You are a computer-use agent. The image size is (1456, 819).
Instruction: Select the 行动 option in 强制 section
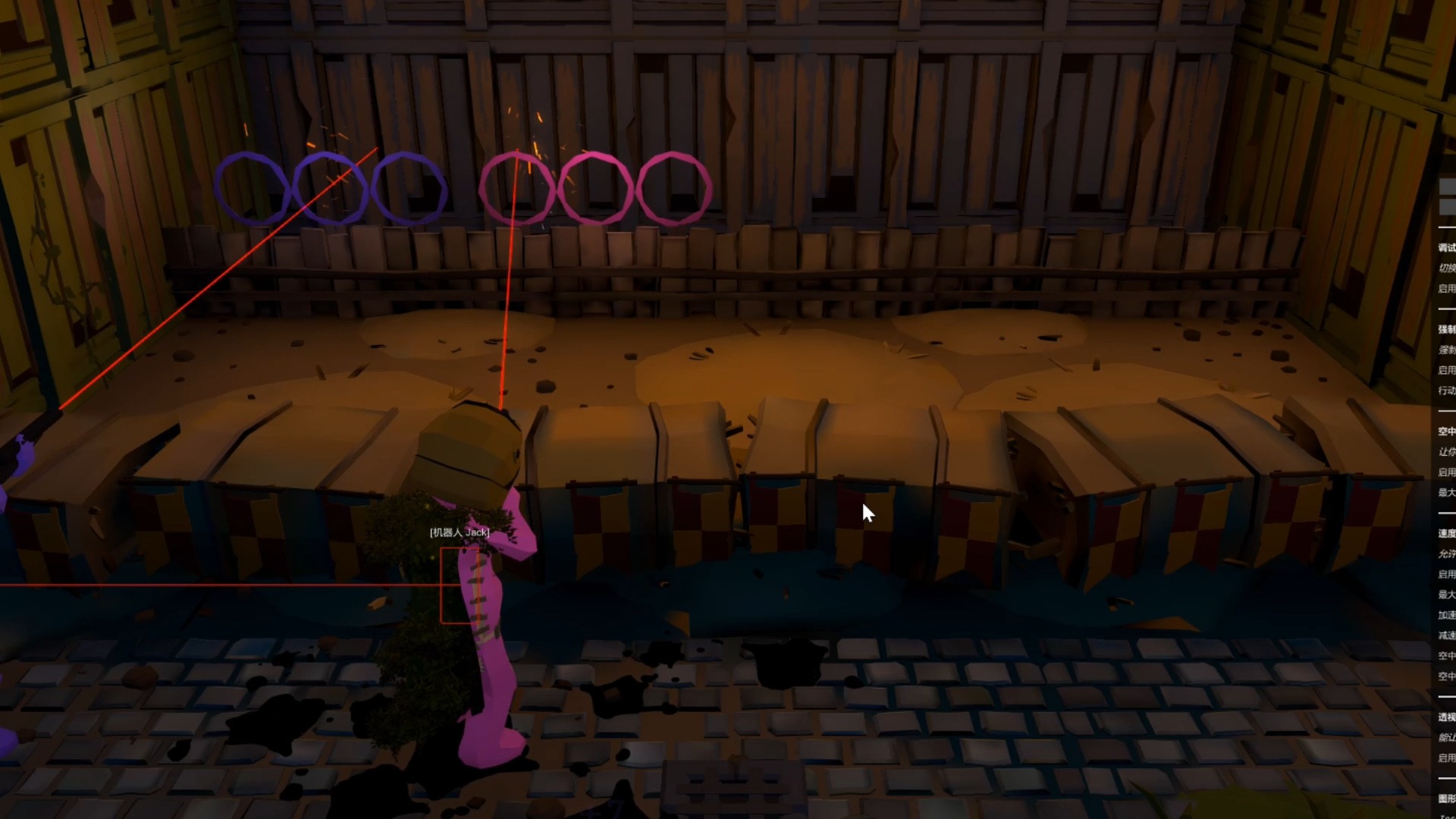click(x=1447, y=391)
